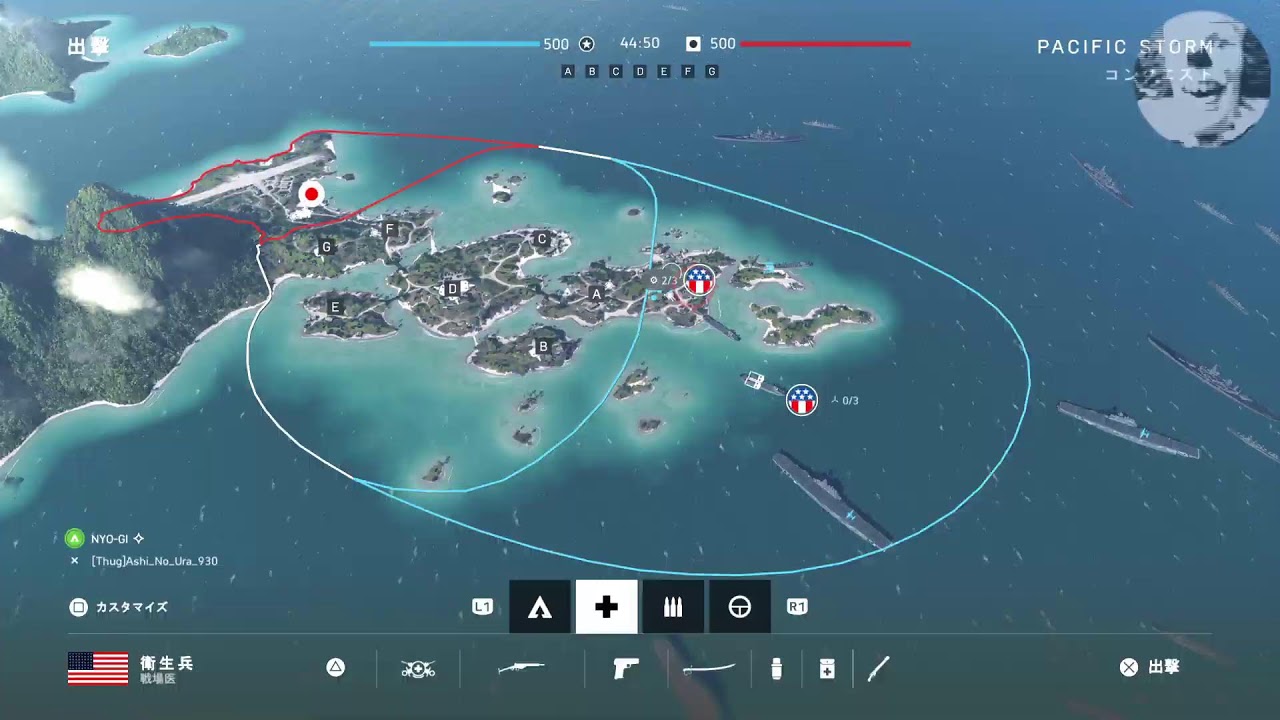Open the sword melee weapon slot

710,668
